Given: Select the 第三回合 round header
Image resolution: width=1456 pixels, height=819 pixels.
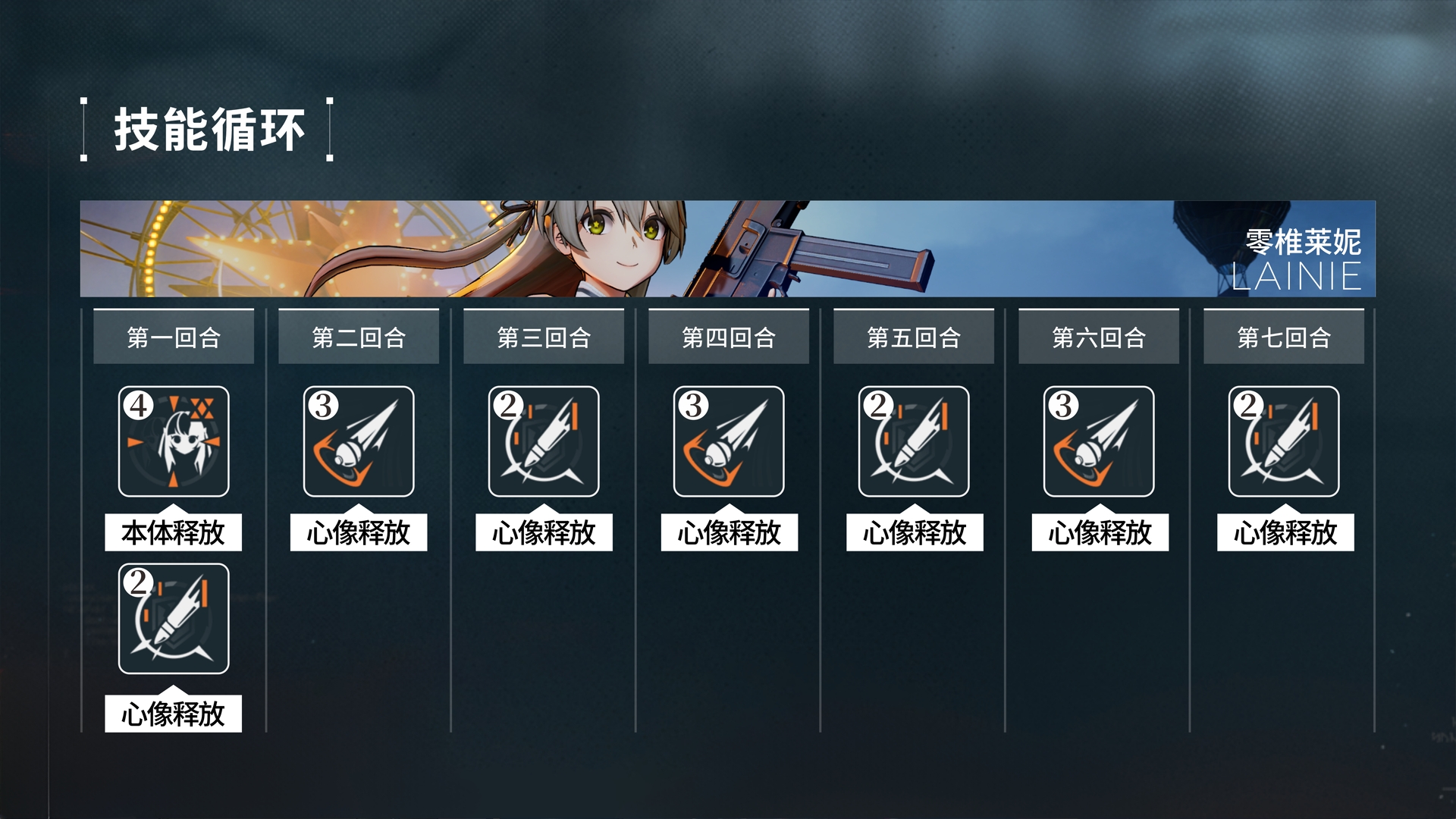Looking at the screenshot, I should click(544, 337).
